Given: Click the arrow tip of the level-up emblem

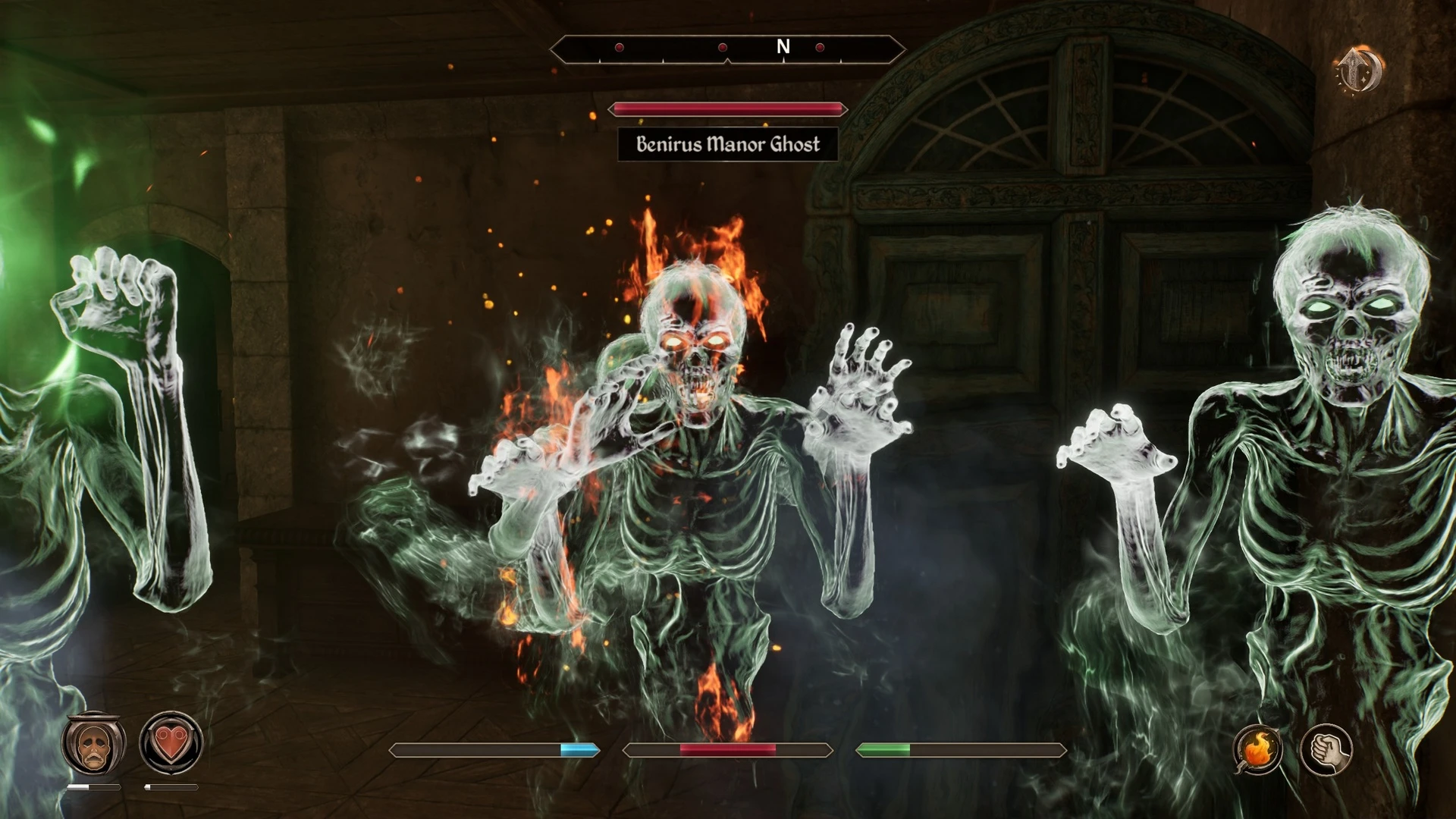Looking at the screenshot, I should pos(1353,49).
